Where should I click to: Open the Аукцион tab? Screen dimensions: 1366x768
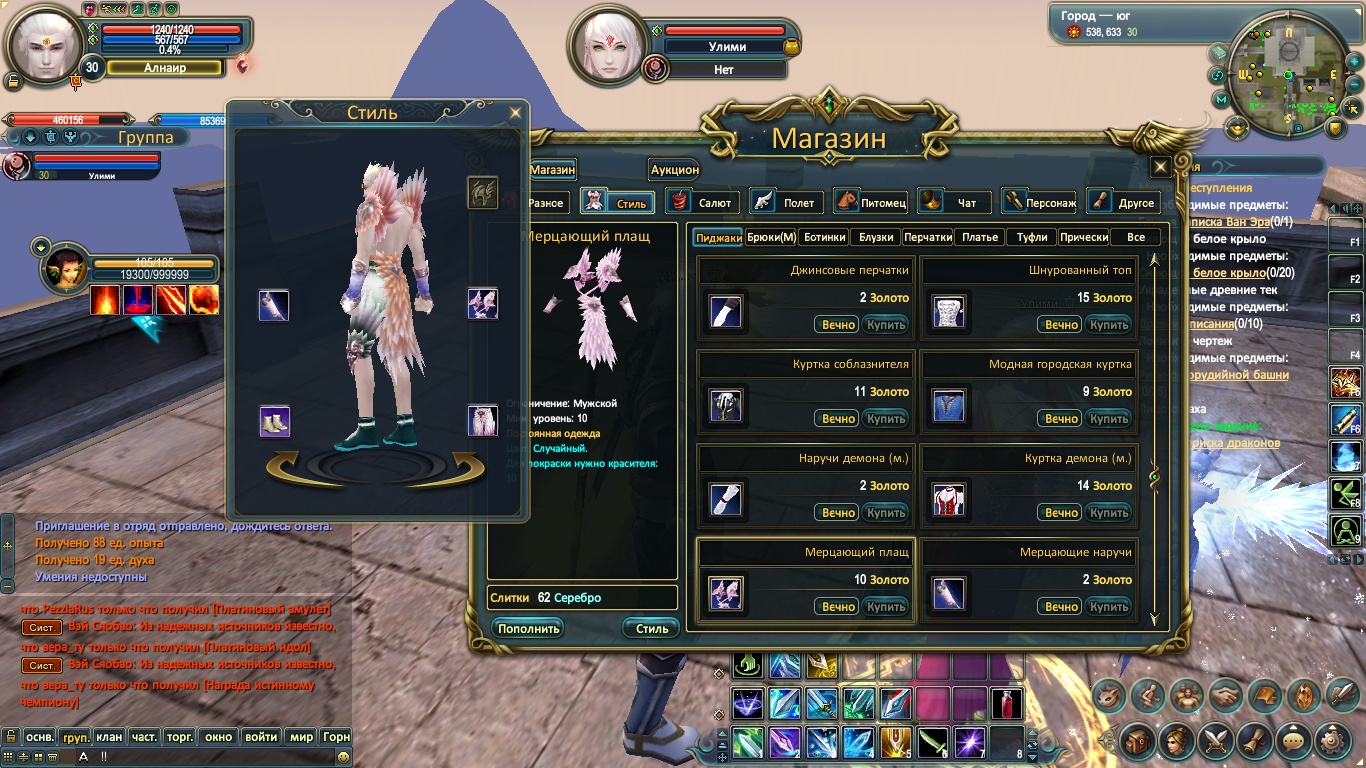coord(674,170)
